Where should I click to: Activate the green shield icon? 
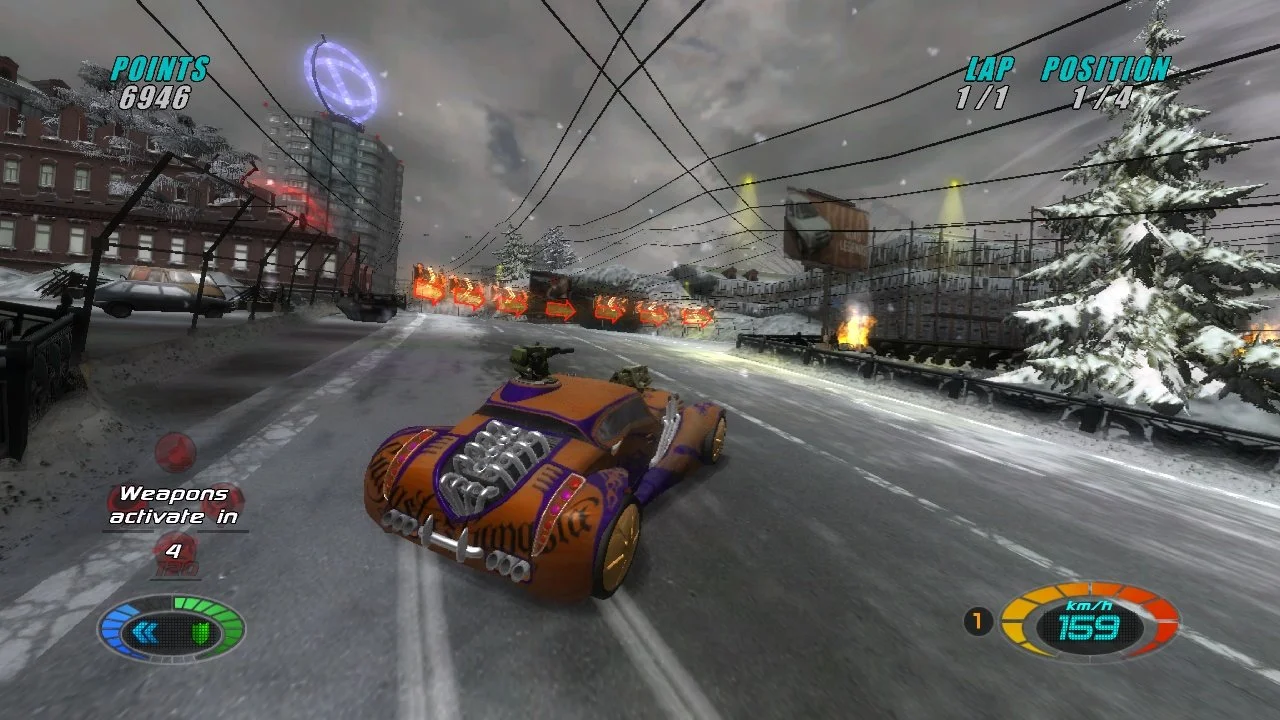pyautogui.click(x=200, y=630)
